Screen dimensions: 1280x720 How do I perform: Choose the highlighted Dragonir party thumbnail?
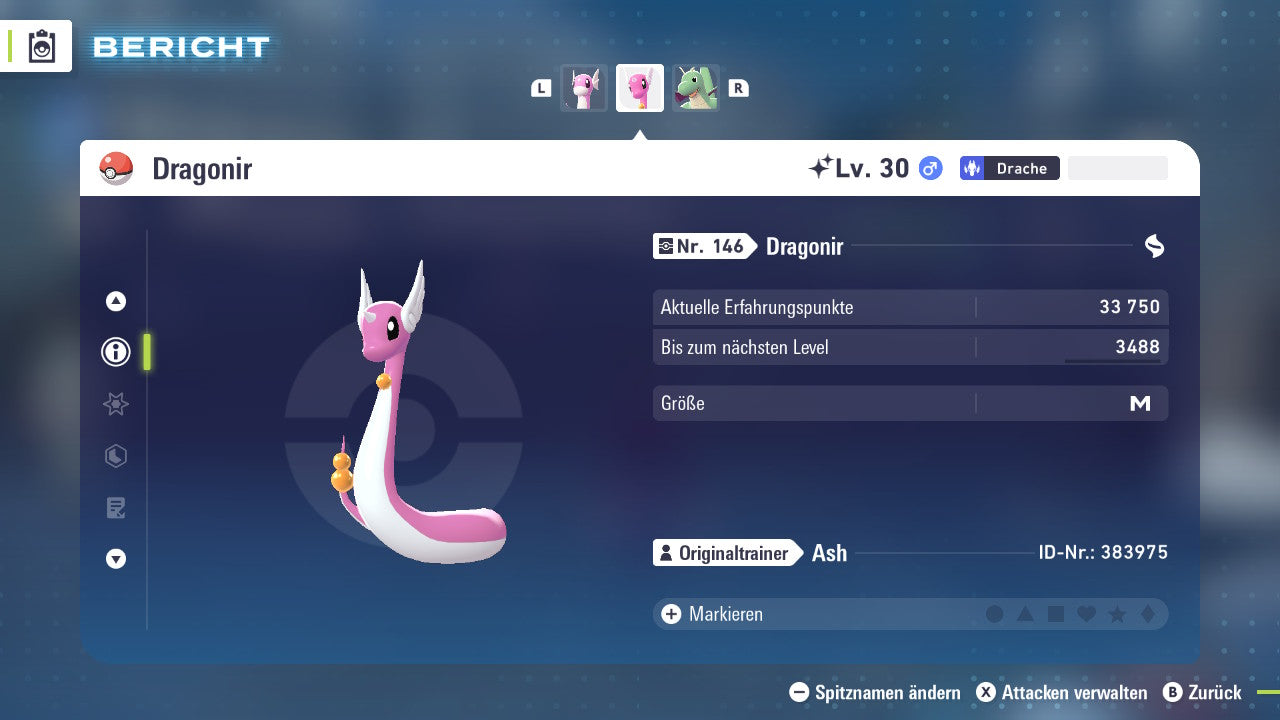pos(640,88)
